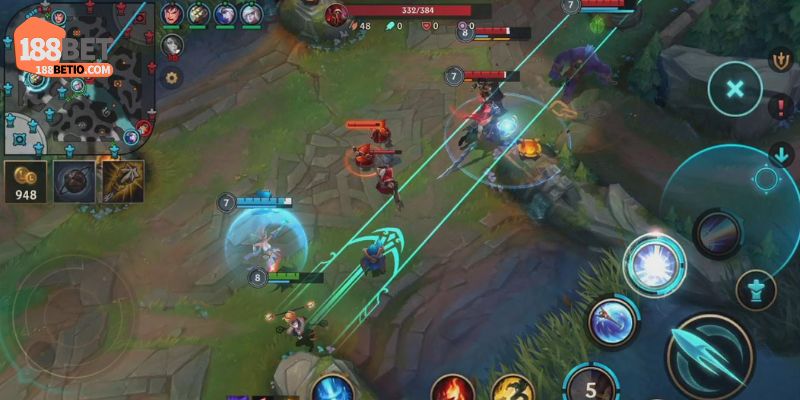Viewport: 800px width, 400px height.
Task: Send the red exclamation danger ping
Action: pos(780,107)
